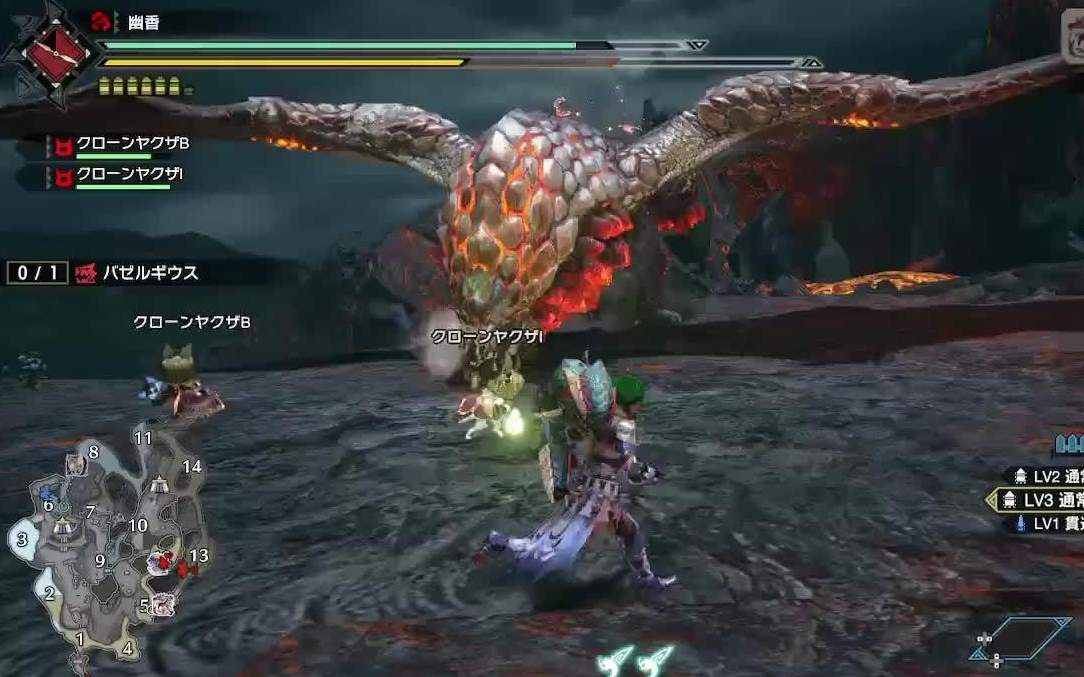Select buddy クローンヤクザB in the party list
The height and width of the screenshot is (677, 1084).
(132, 143)
